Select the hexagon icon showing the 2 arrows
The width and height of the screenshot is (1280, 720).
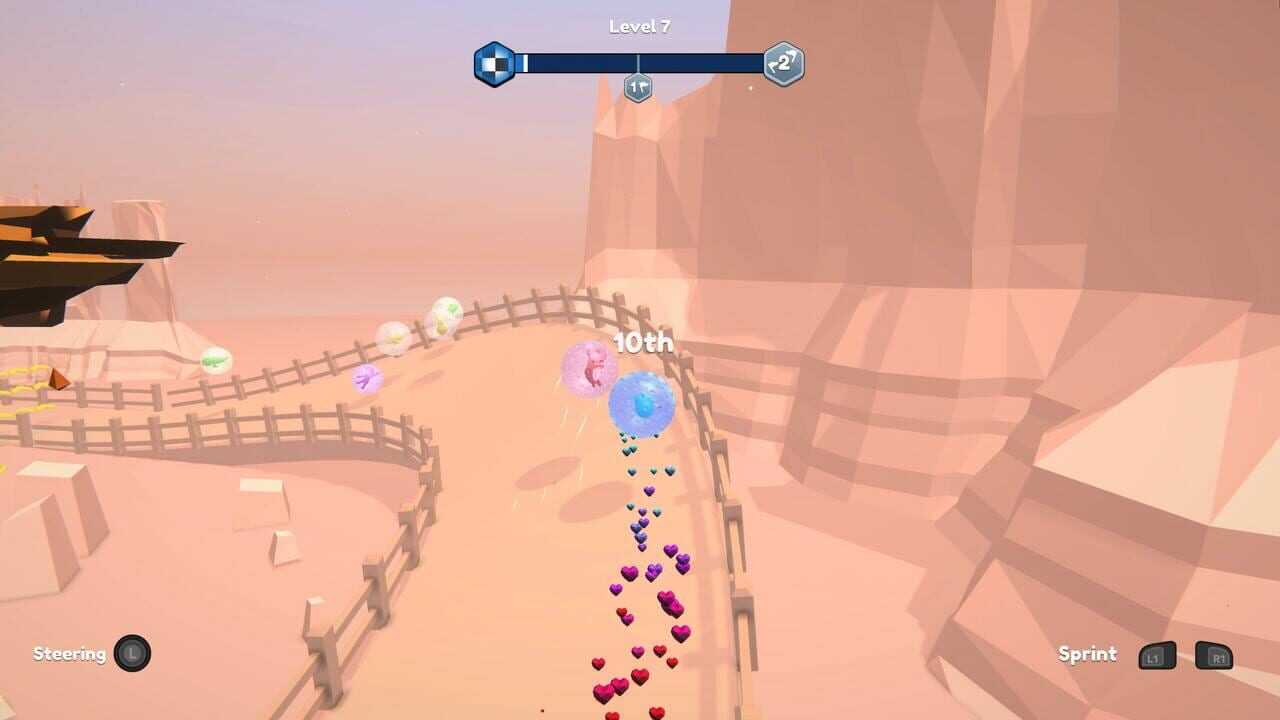pyautogui.click(x=783, y=62)
